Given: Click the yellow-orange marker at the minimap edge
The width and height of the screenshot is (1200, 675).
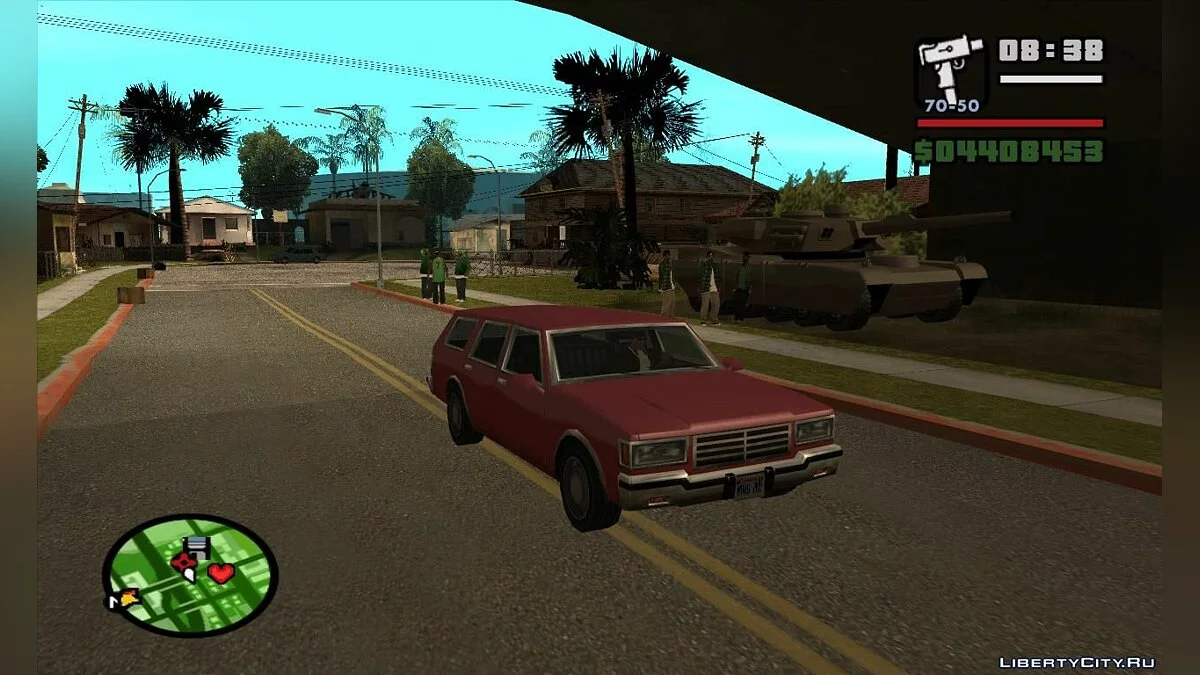Looking at the screenshot, I should pyautogui.click(x=129, y=598).
